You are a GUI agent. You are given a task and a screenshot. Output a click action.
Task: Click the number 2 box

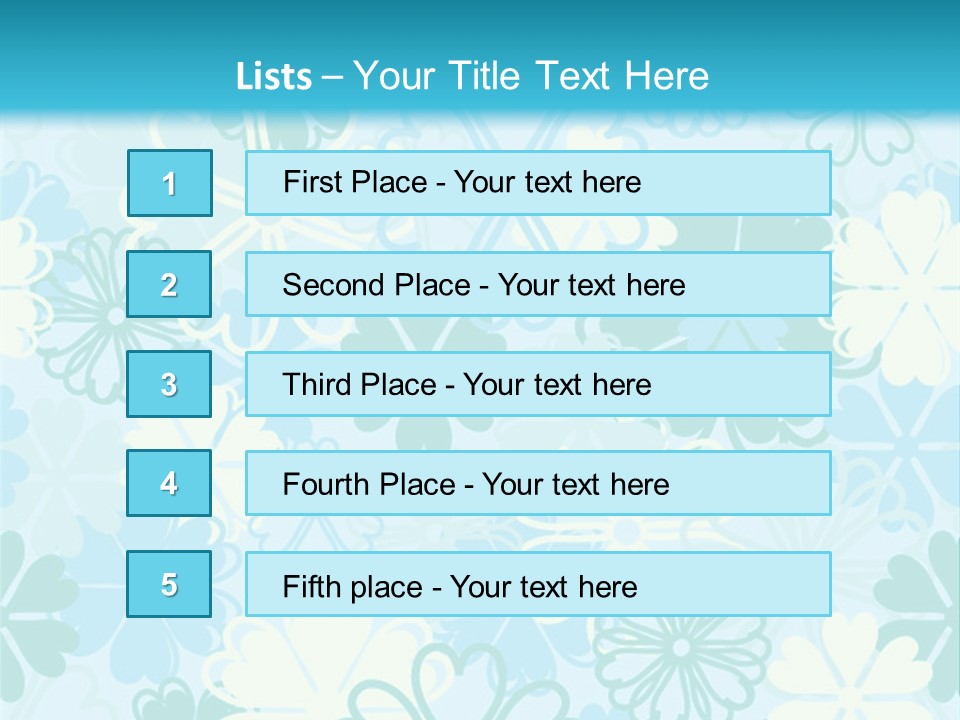(169, 284)
